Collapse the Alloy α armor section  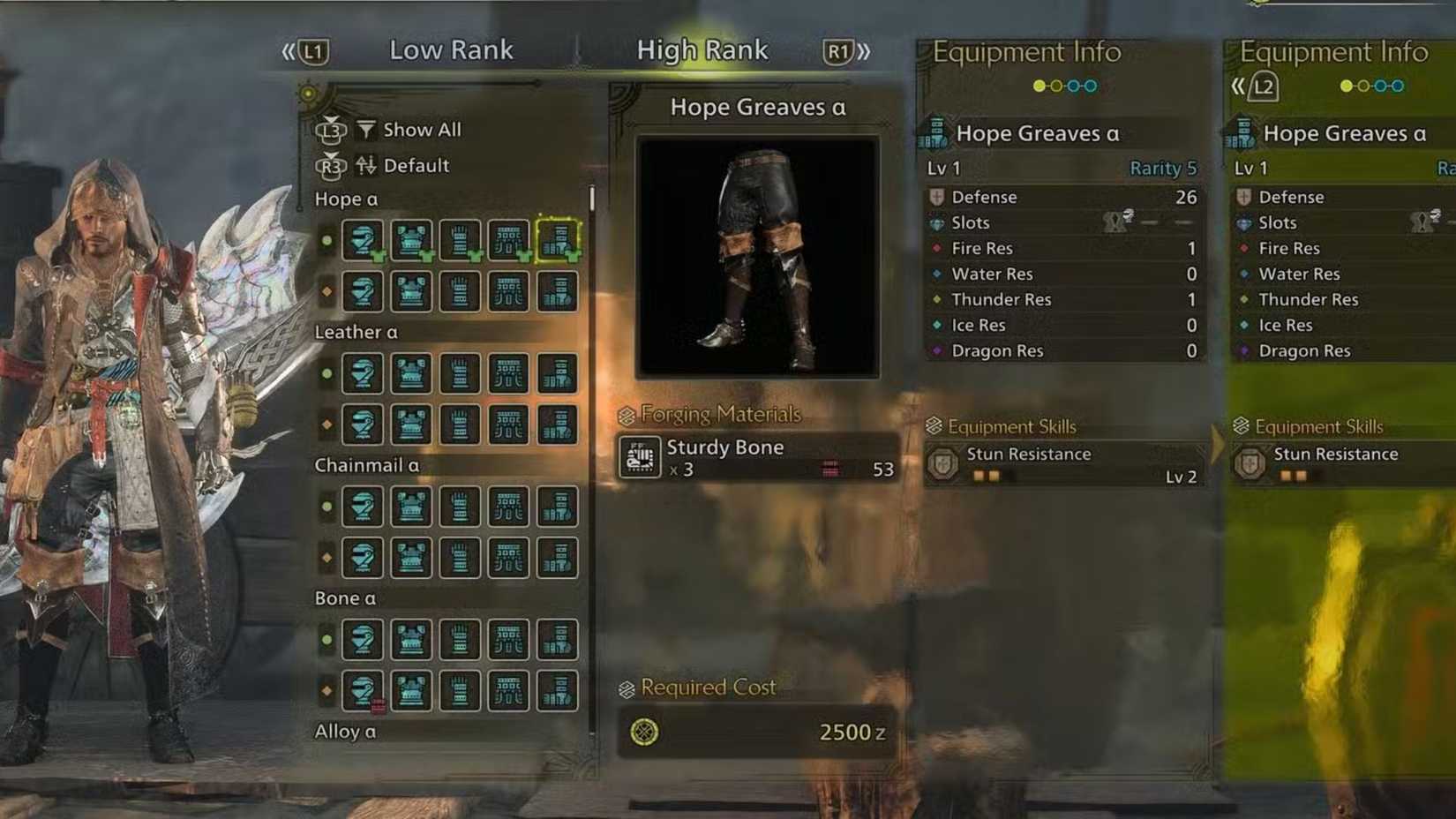pos(344,733)
